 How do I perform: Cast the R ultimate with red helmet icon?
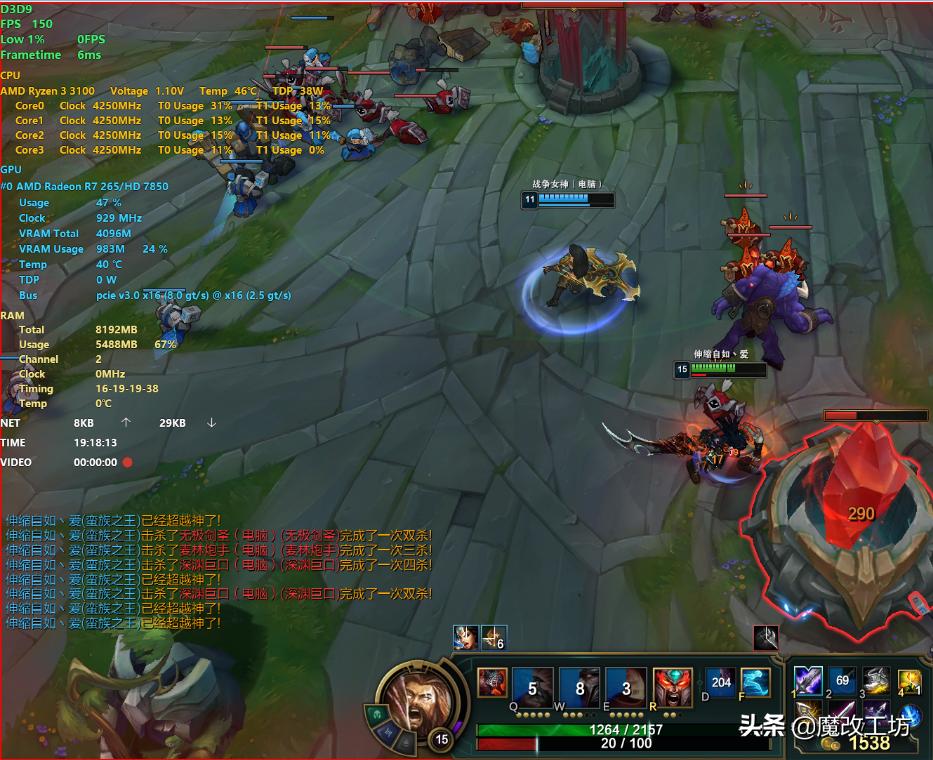pyautogui.click(x=672, y=687)
